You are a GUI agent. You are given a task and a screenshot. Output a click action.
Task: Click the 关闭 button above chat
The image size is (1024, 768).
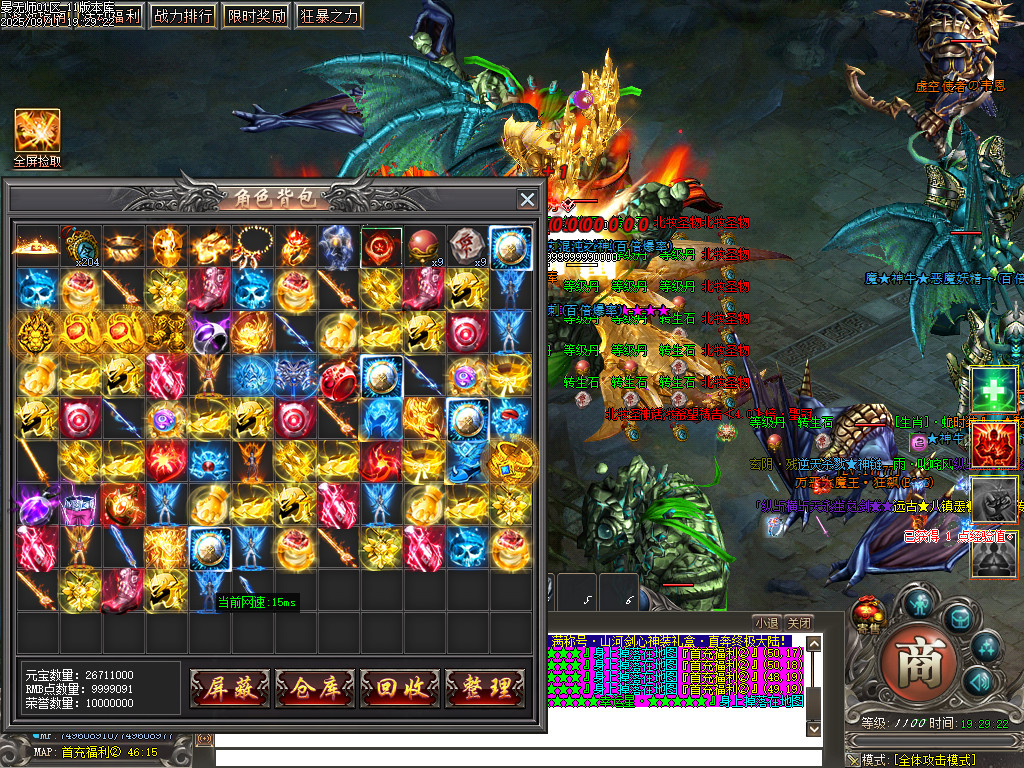(x=798, y=622)
